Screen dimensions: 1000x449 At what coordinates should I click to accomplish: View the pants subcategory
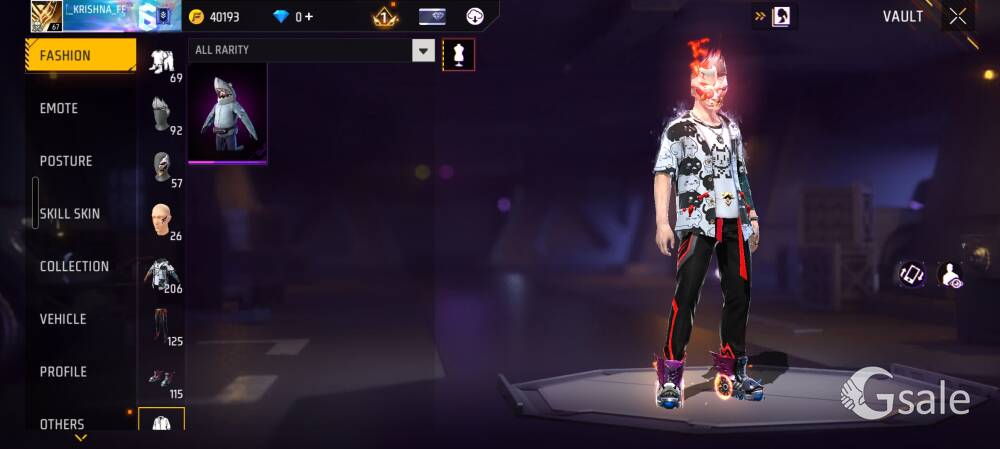161,326
